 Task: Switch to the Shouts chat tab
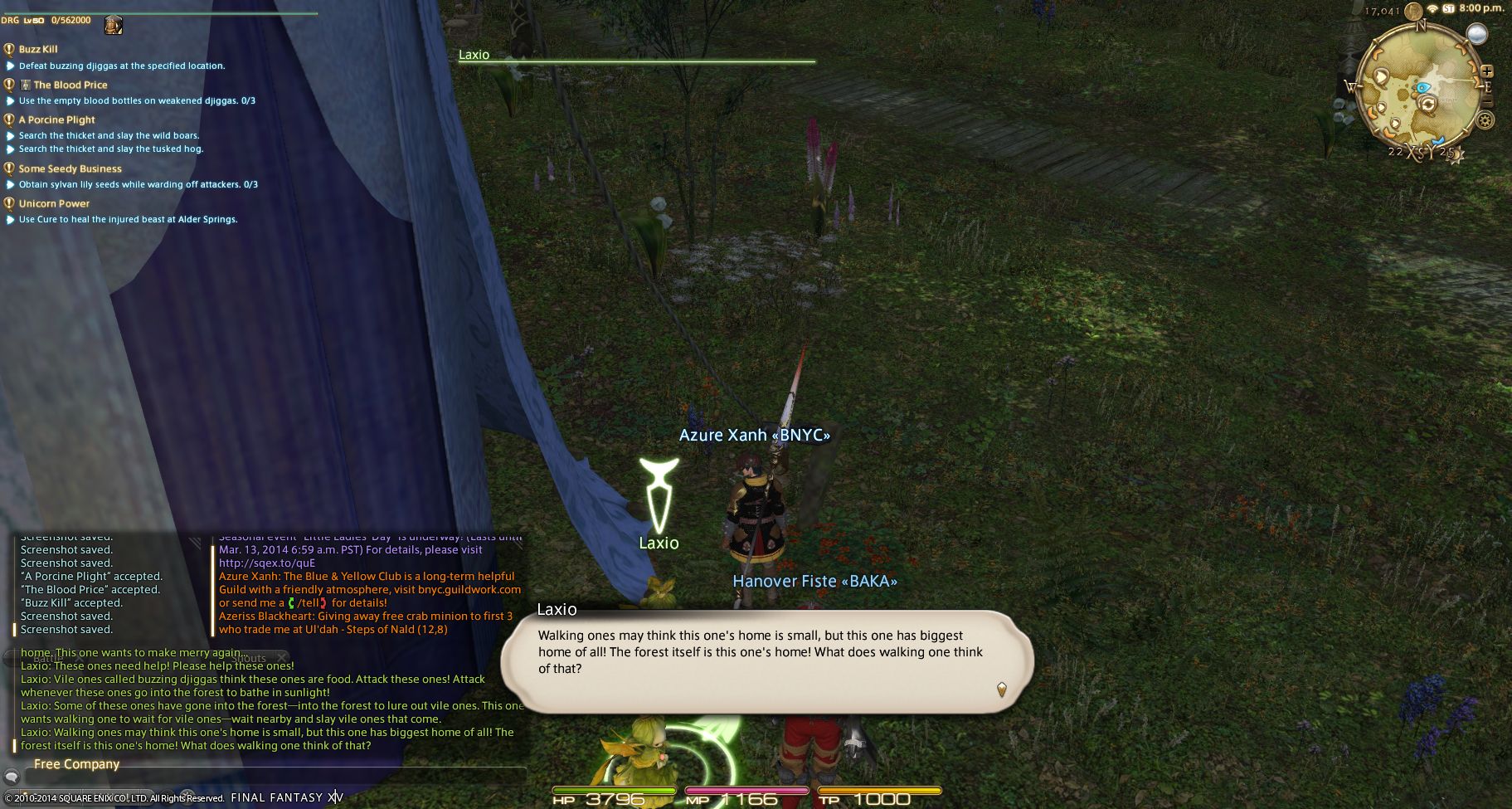click(x=249, y=658)
